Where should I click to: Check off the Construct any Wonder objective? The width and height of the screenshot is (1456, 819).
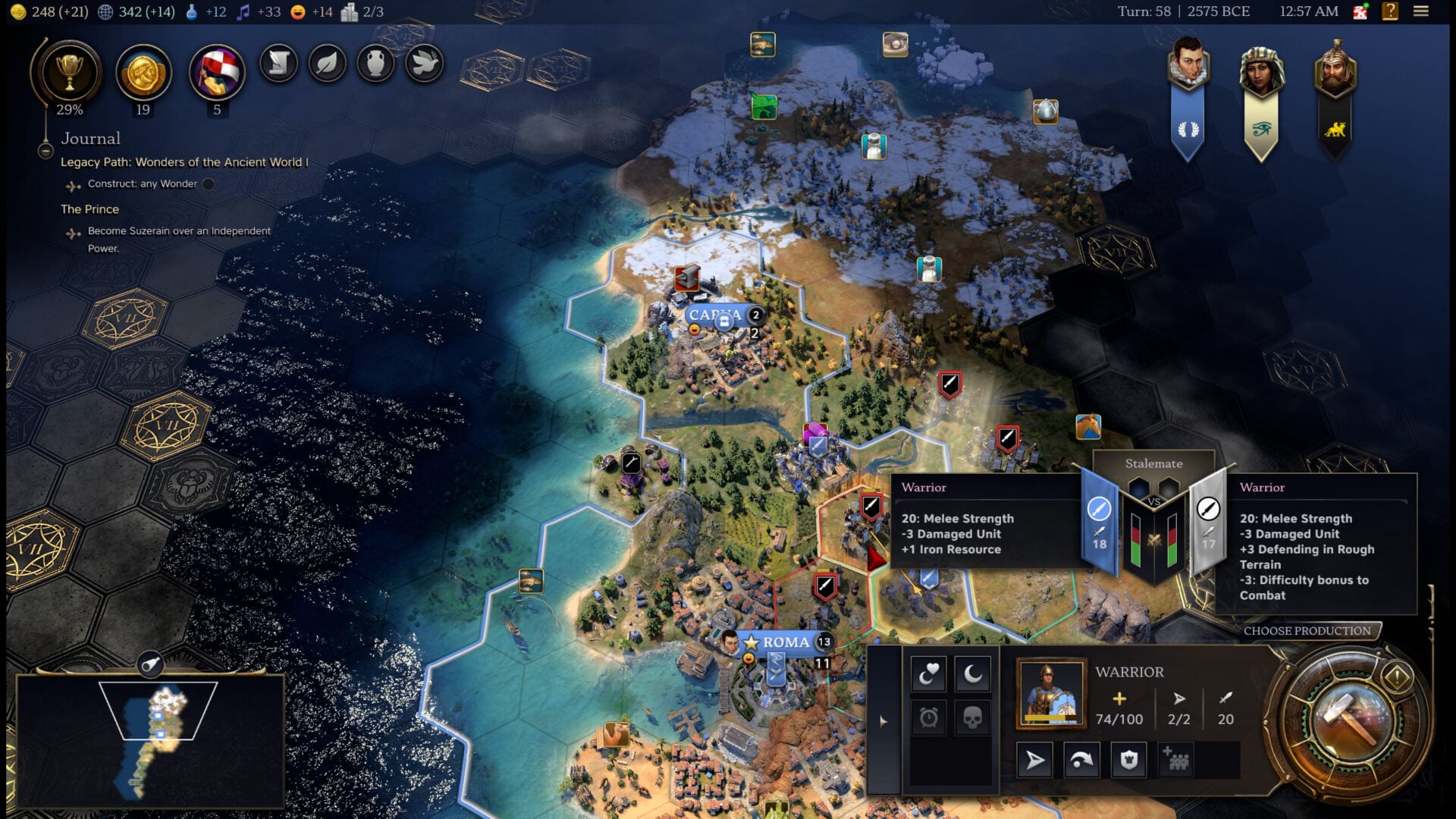click(207, 184)
